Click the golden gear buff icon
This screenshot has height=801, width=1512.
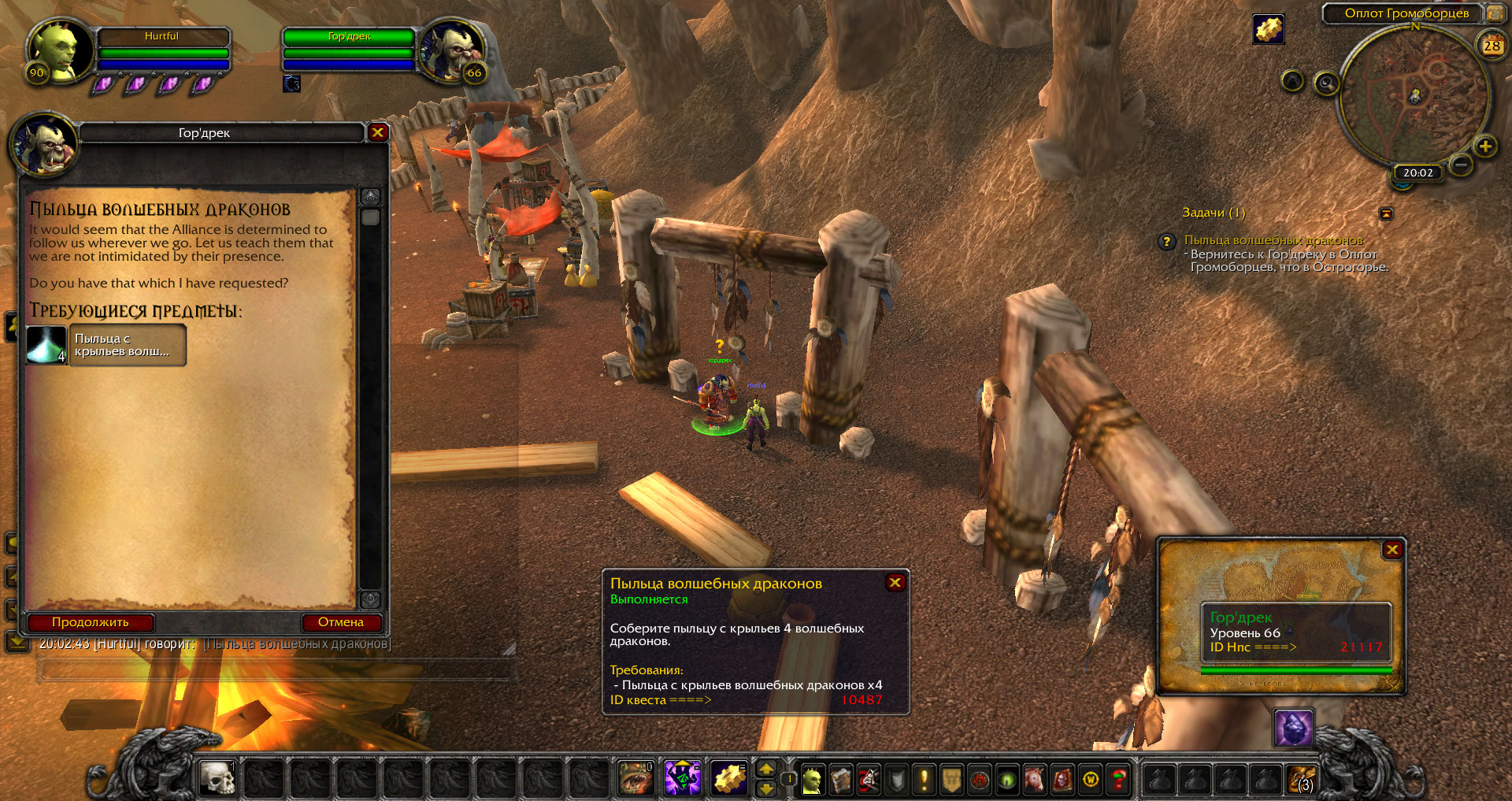click(1268, 30)
